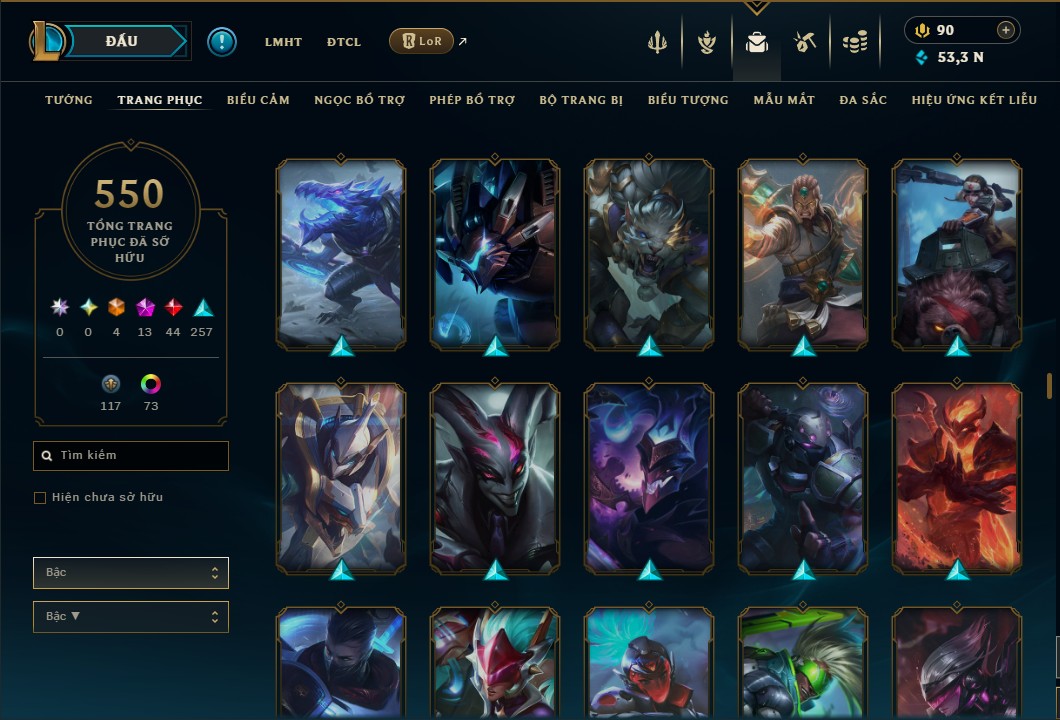Open the BỘ TRANG BỊ tab
This screenshot has height=720, width=1060.
tap(581, 100)
